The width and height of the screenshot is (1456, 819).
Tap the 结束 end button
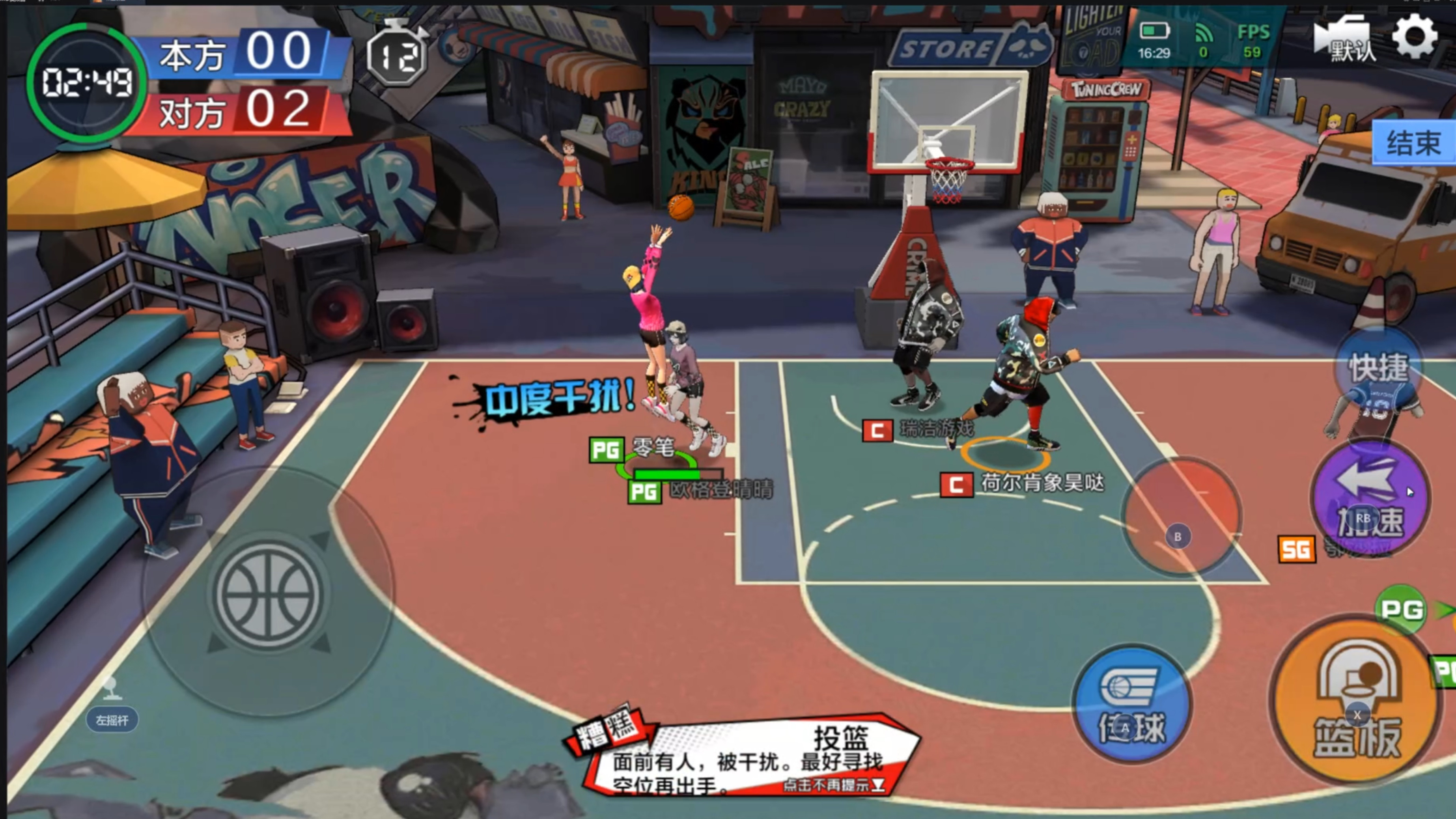click(x=1413, y=142)
